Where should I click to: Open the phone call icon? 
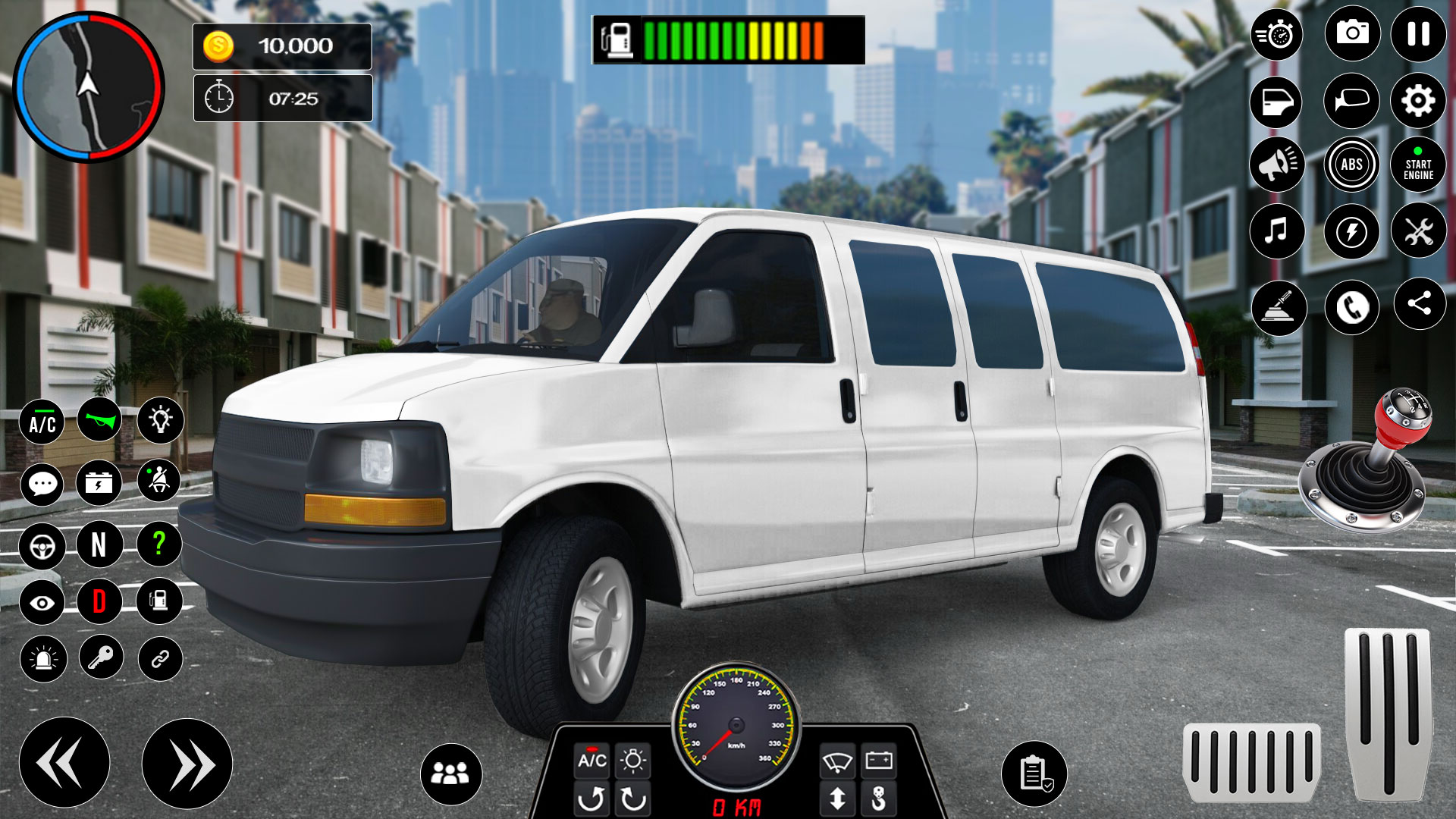click(x=1351, y=305)
